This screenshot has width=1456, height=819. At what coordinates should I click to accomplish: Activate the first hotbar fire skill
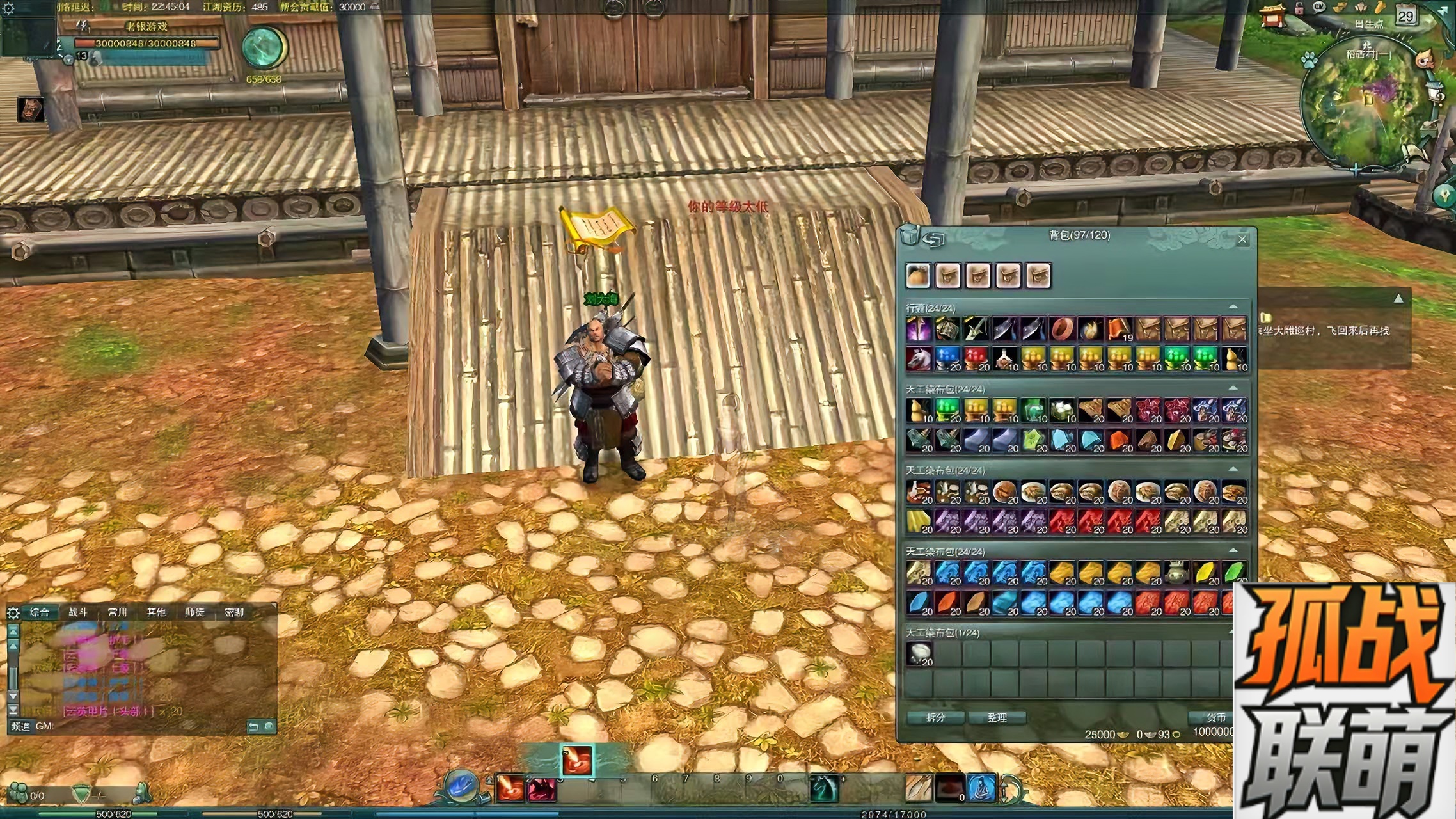[x=510, y=788]
